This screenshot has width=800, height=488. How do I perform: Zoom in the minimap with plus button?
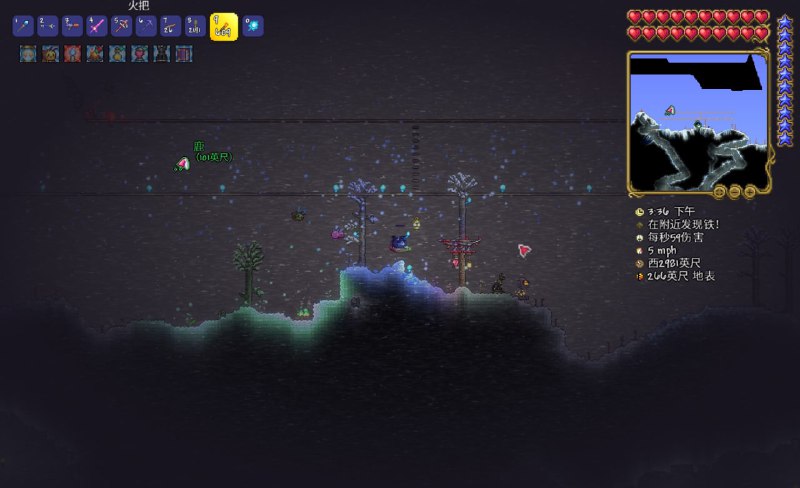tap(751, 190)
